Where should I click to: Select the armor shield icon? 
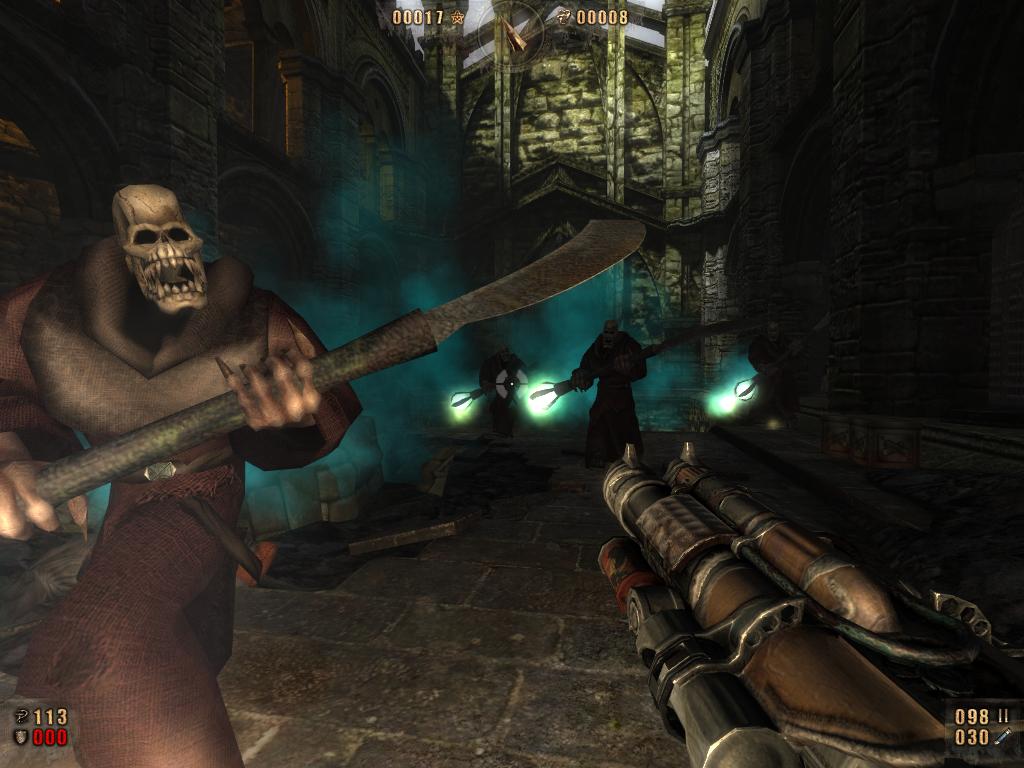tap(22, 738)
